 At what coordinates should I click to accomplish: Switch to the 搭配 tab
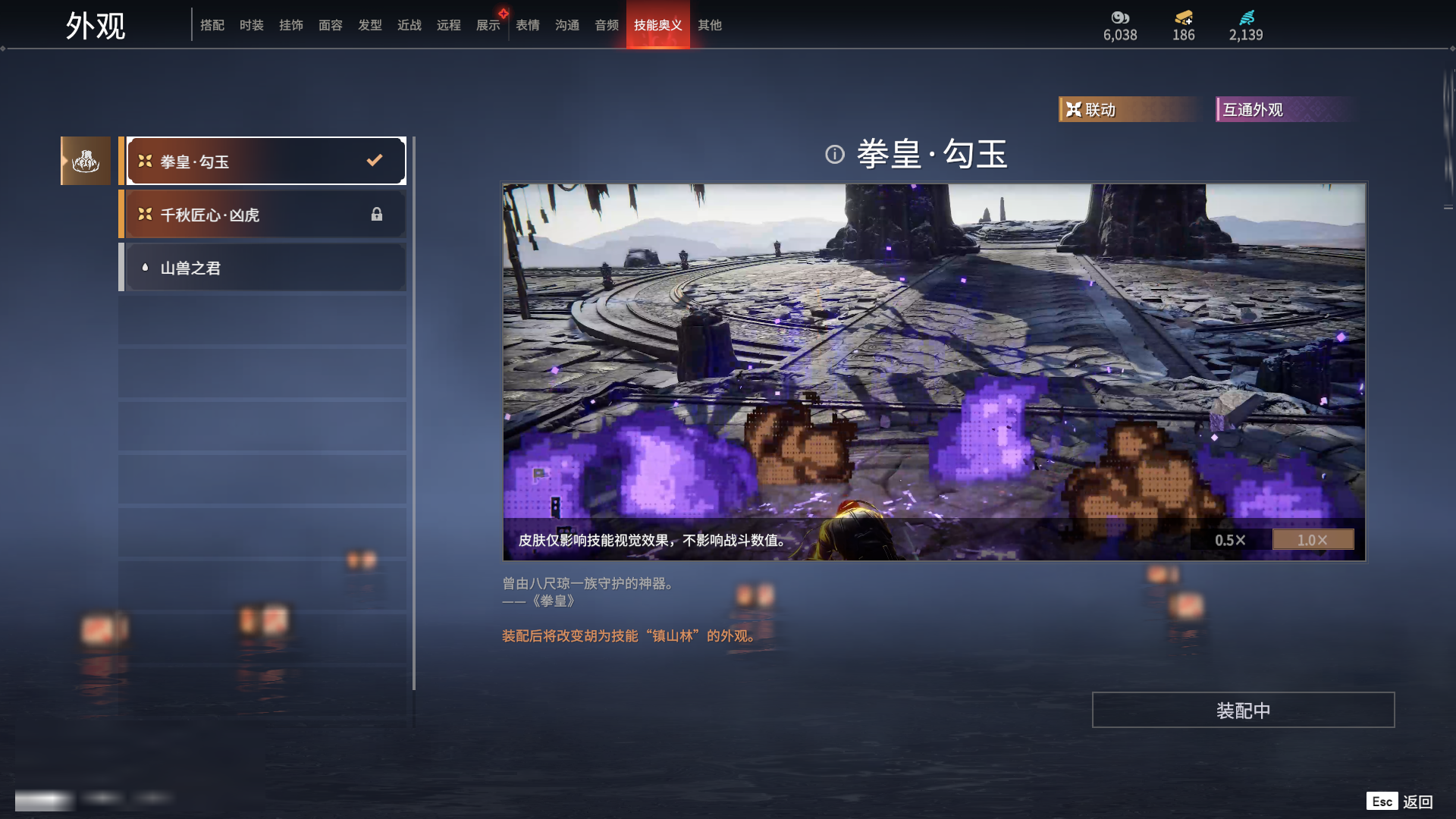point(212,25)
